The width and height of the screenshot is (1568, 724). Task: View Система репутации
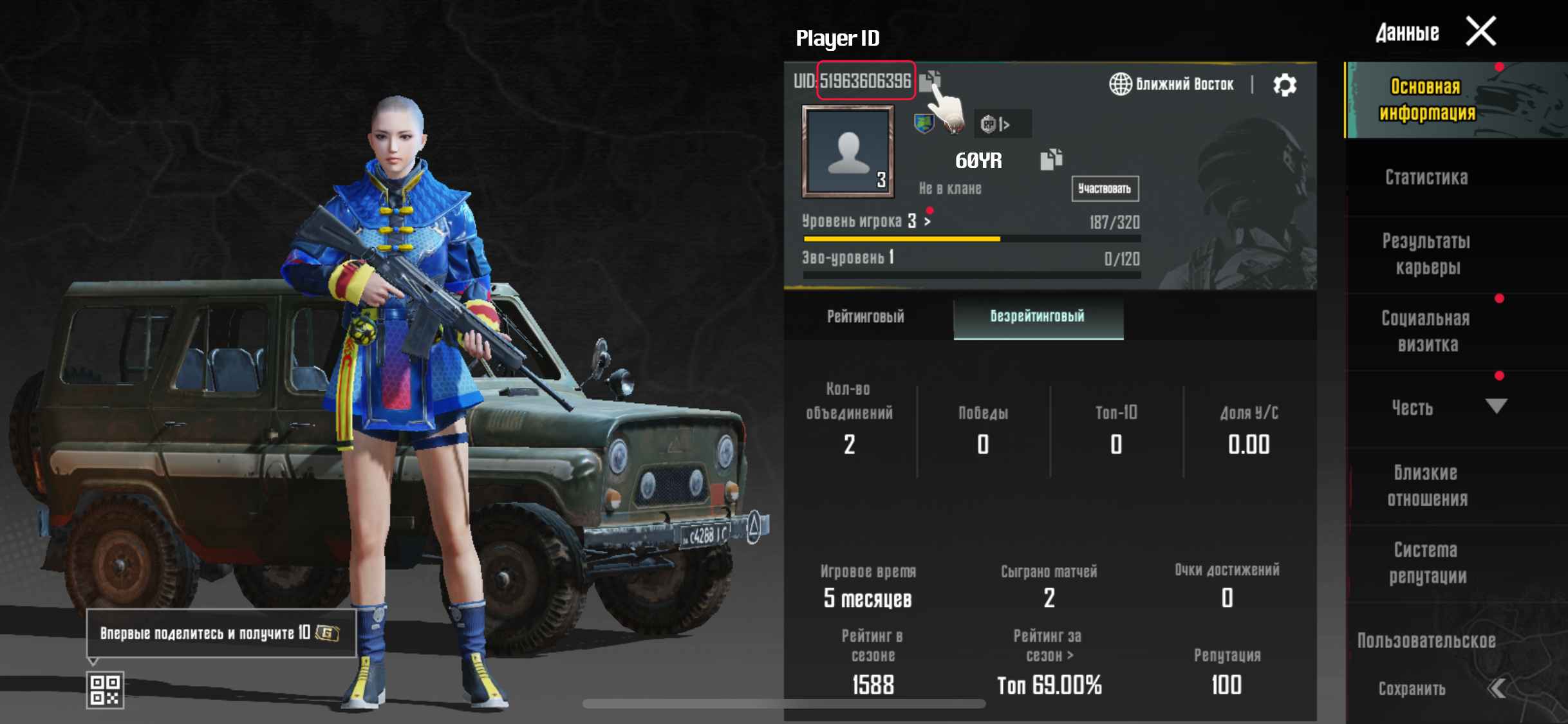(1426, 563)
